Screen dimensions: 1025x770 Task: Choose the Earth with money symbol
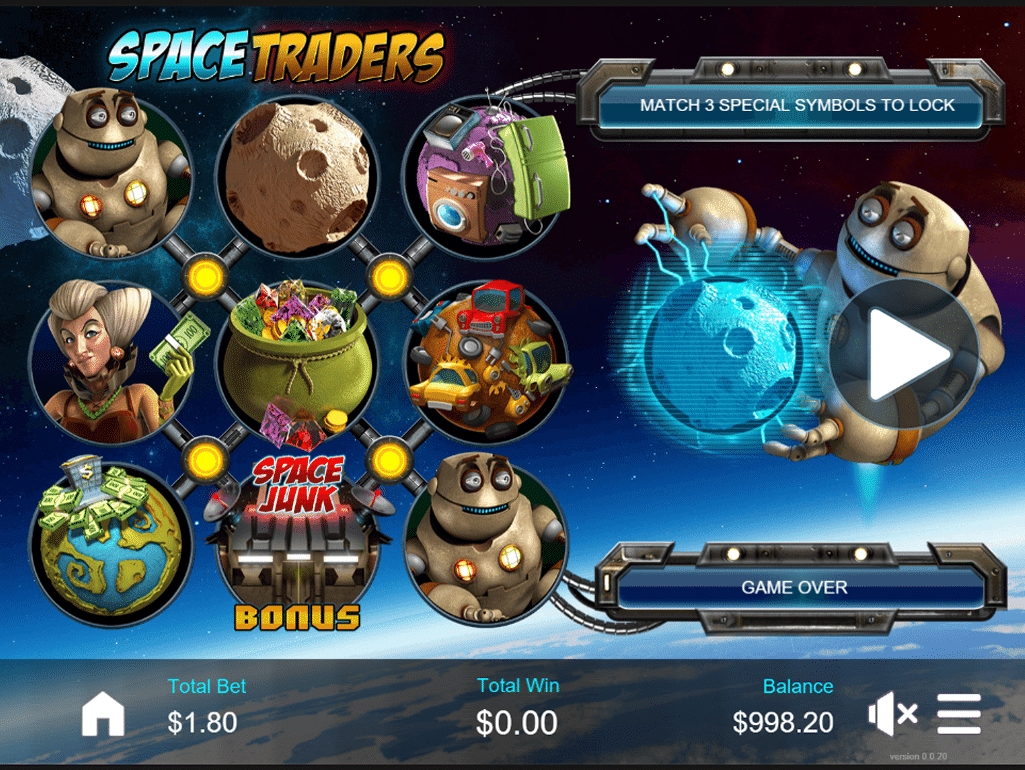[x=110, y=545]
